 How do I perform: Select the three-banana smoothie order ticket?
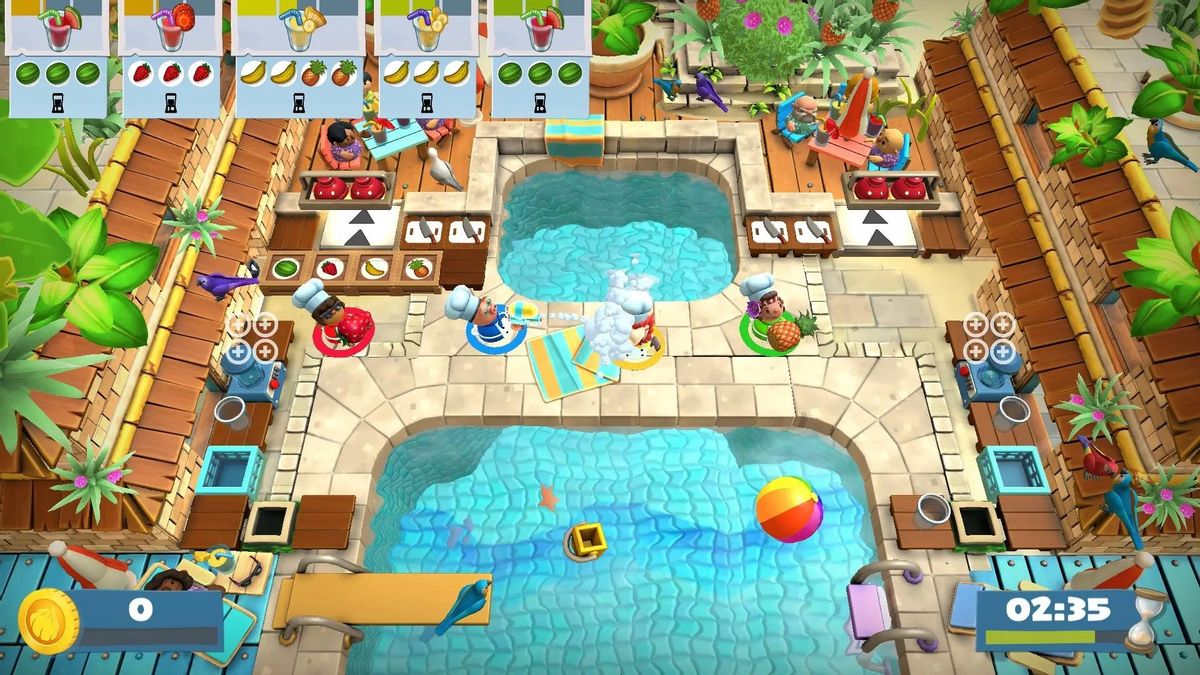(427, 58)
